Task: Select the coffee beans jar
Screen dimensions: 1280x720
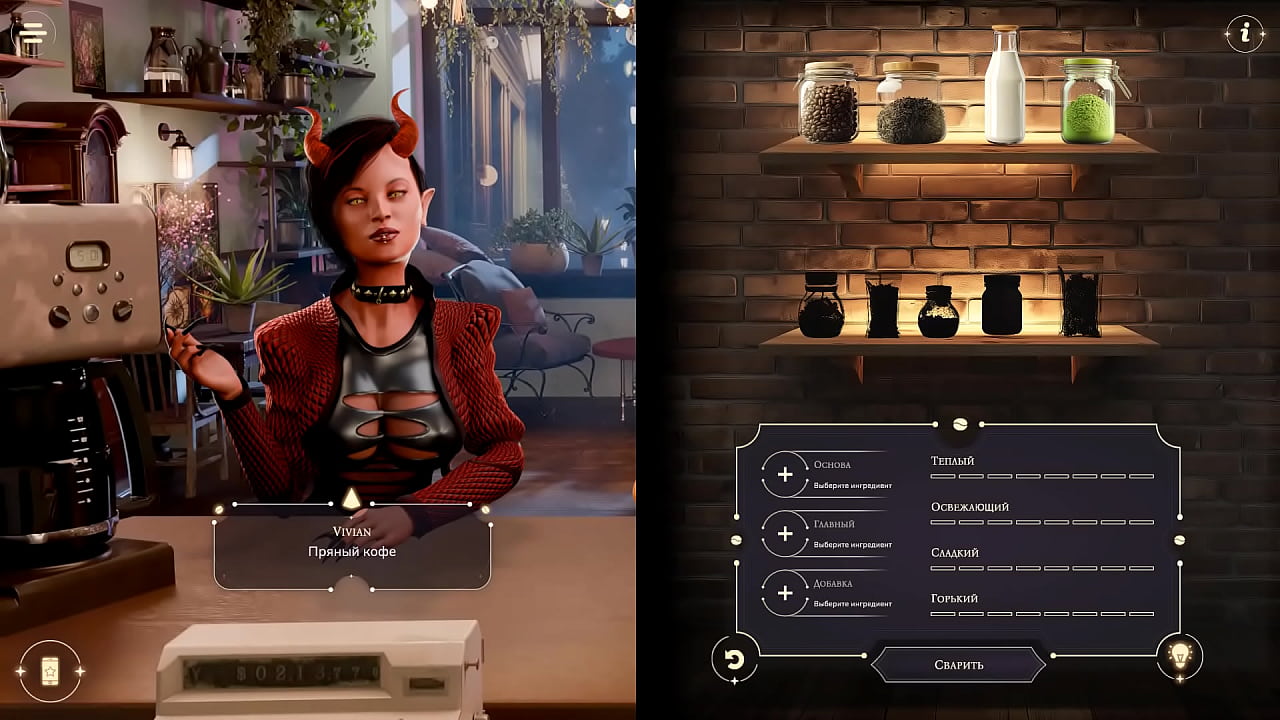Action: coord(829,103)
